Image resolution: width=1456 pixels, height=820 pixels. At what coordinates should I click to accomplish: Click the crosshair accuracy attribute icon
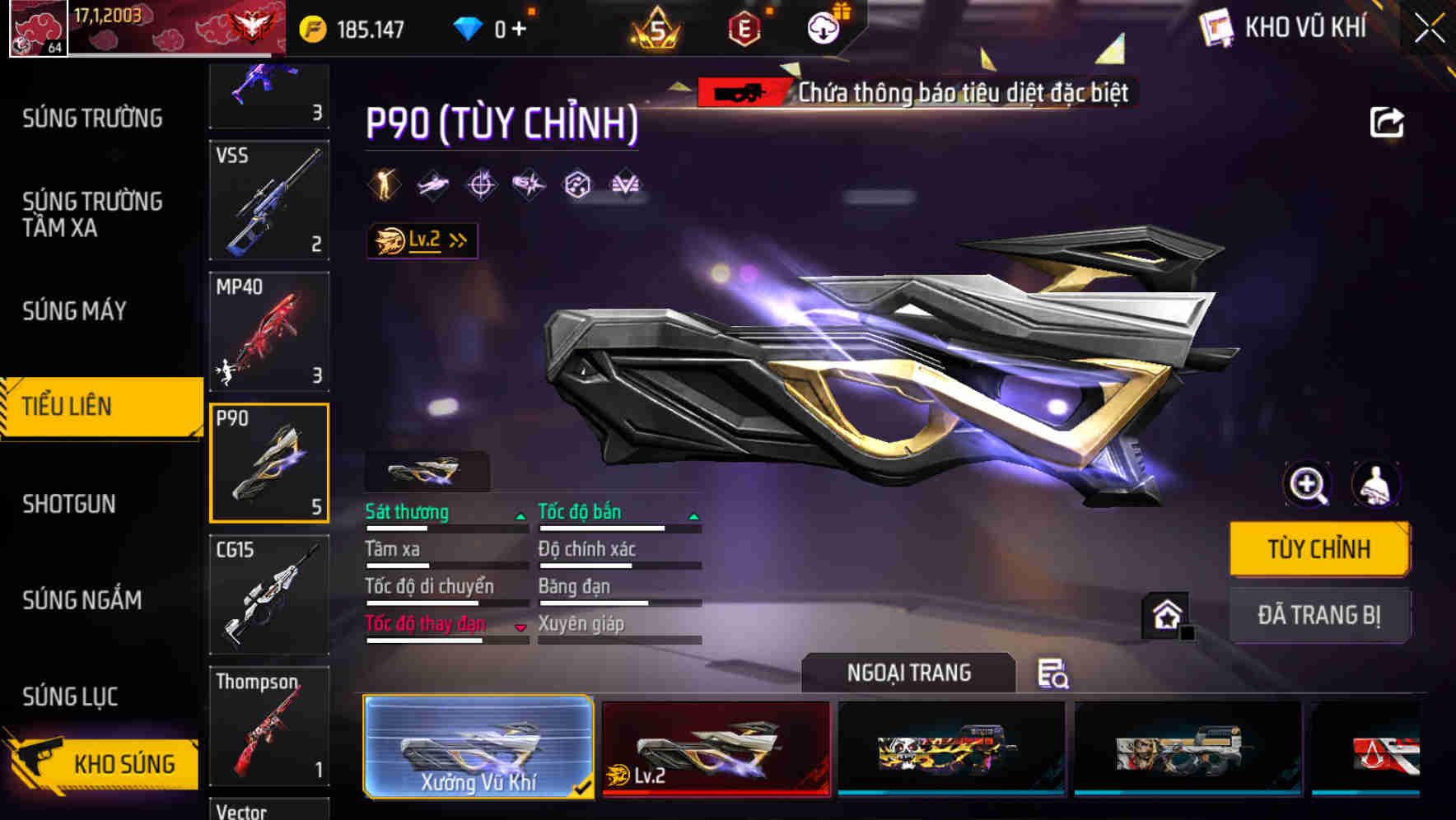coord(483,185)
